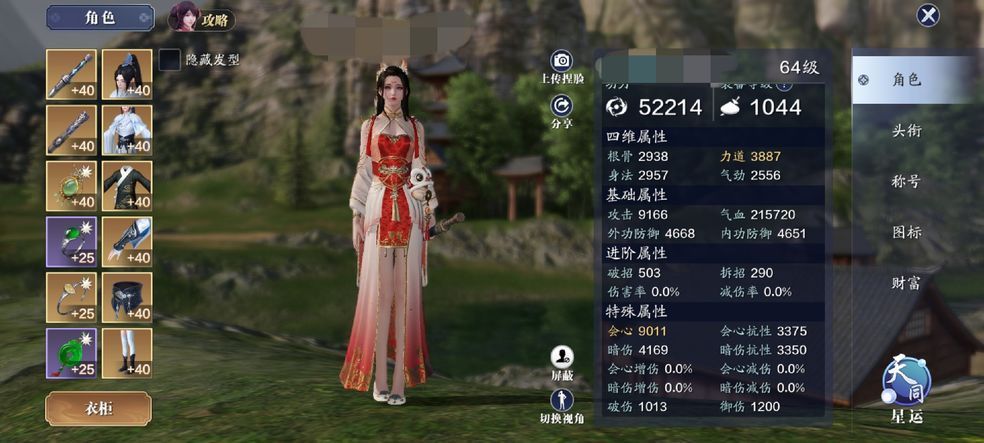This screenshot has height=443, width=984.
Task: Choose the white robe clothing slot
Action: [x=127, y=131]
